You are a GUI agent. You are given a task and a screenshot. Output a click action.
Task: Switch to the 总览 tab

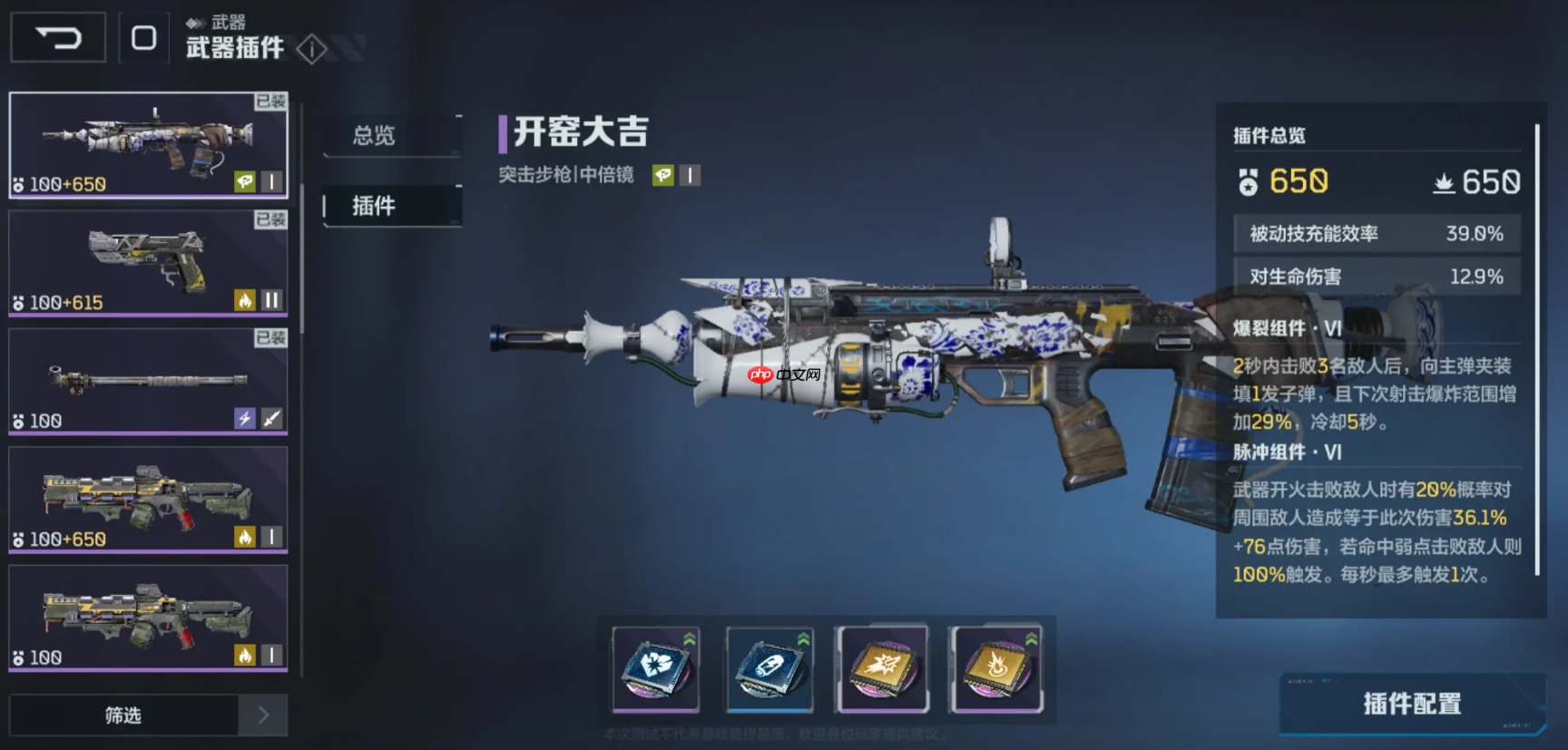(374, 136)
